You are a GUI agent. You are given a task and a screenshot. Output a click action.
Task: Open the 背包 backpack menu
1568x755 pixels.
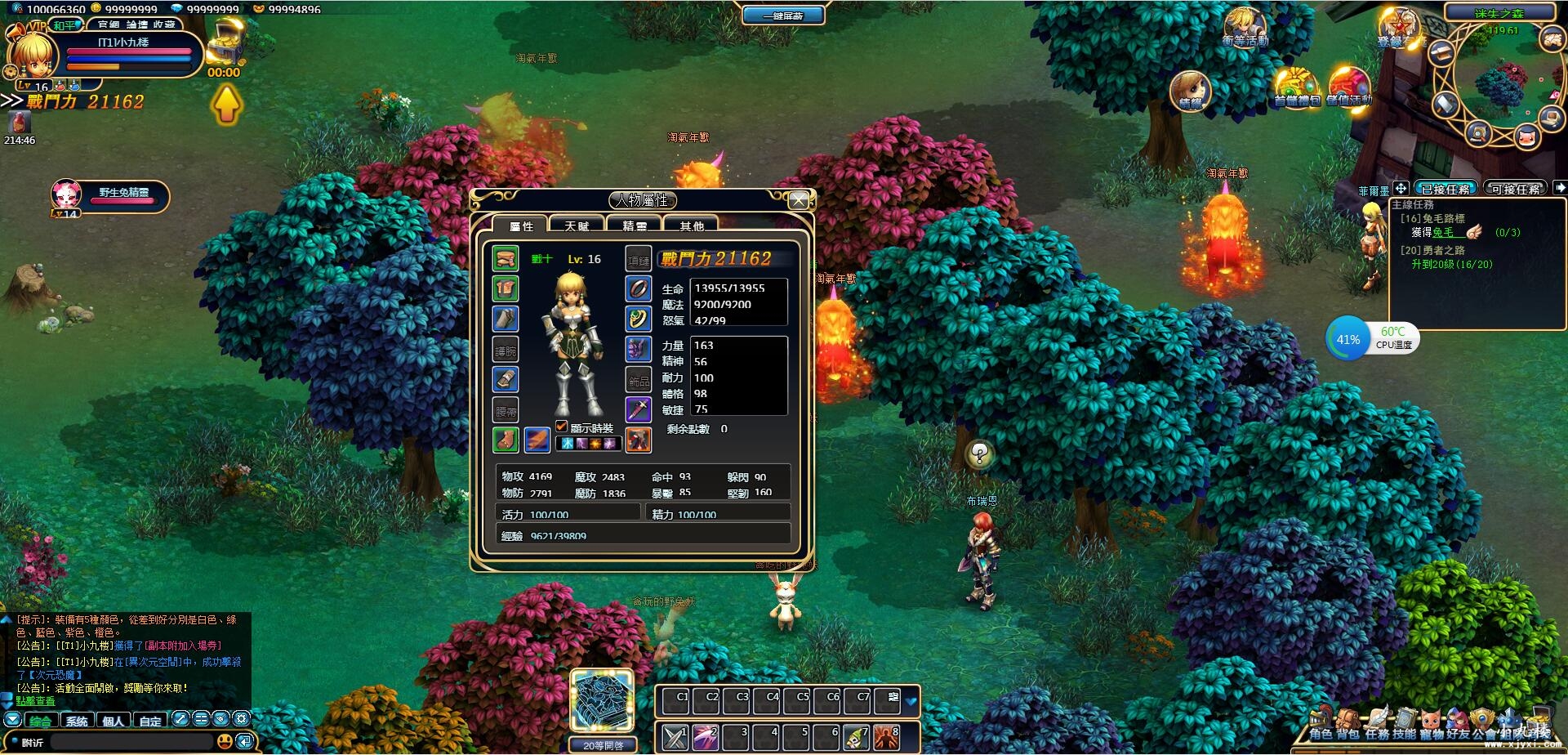coord(1347,725)
